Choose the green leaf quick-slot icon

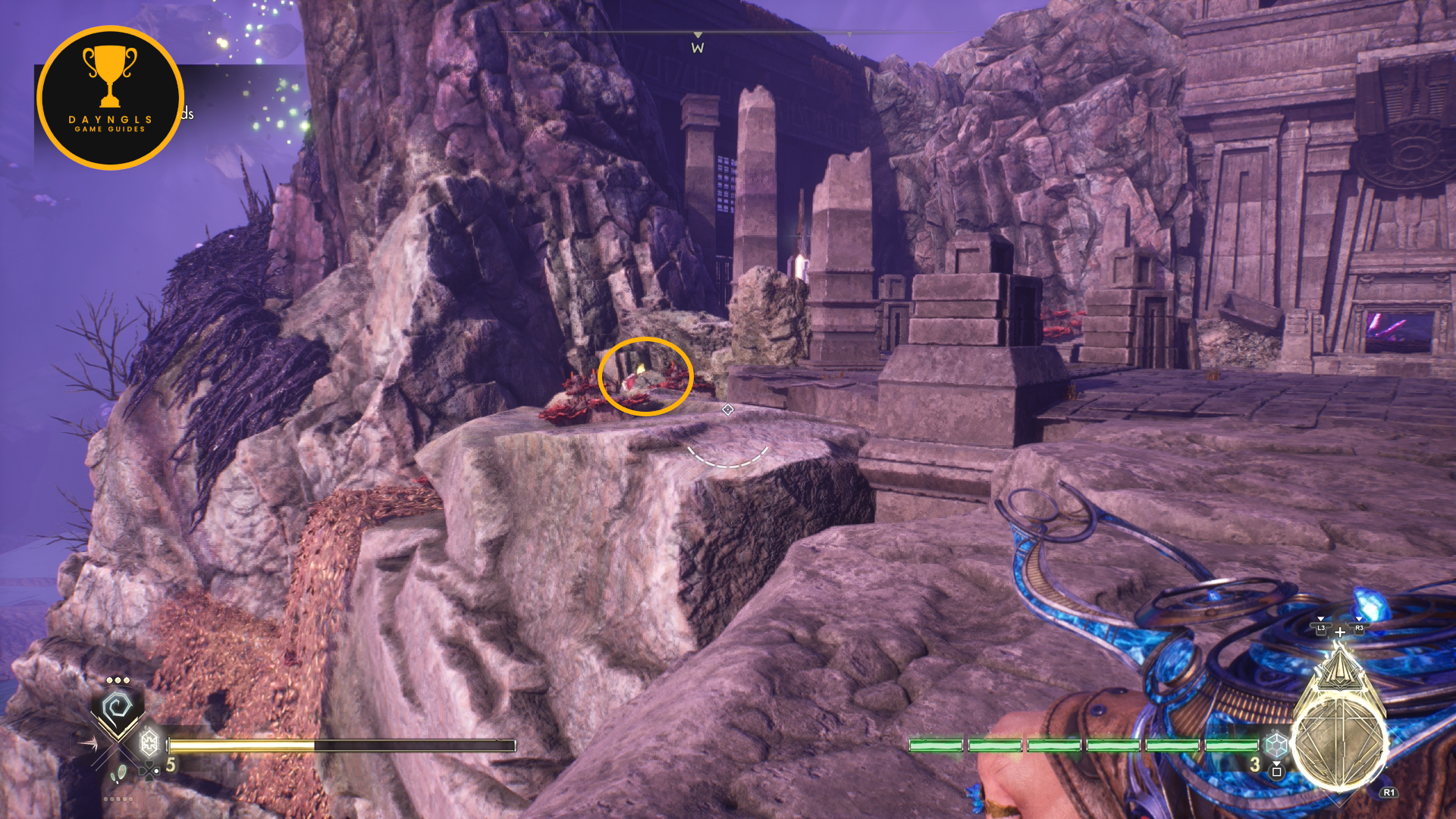tap(118, 773)
